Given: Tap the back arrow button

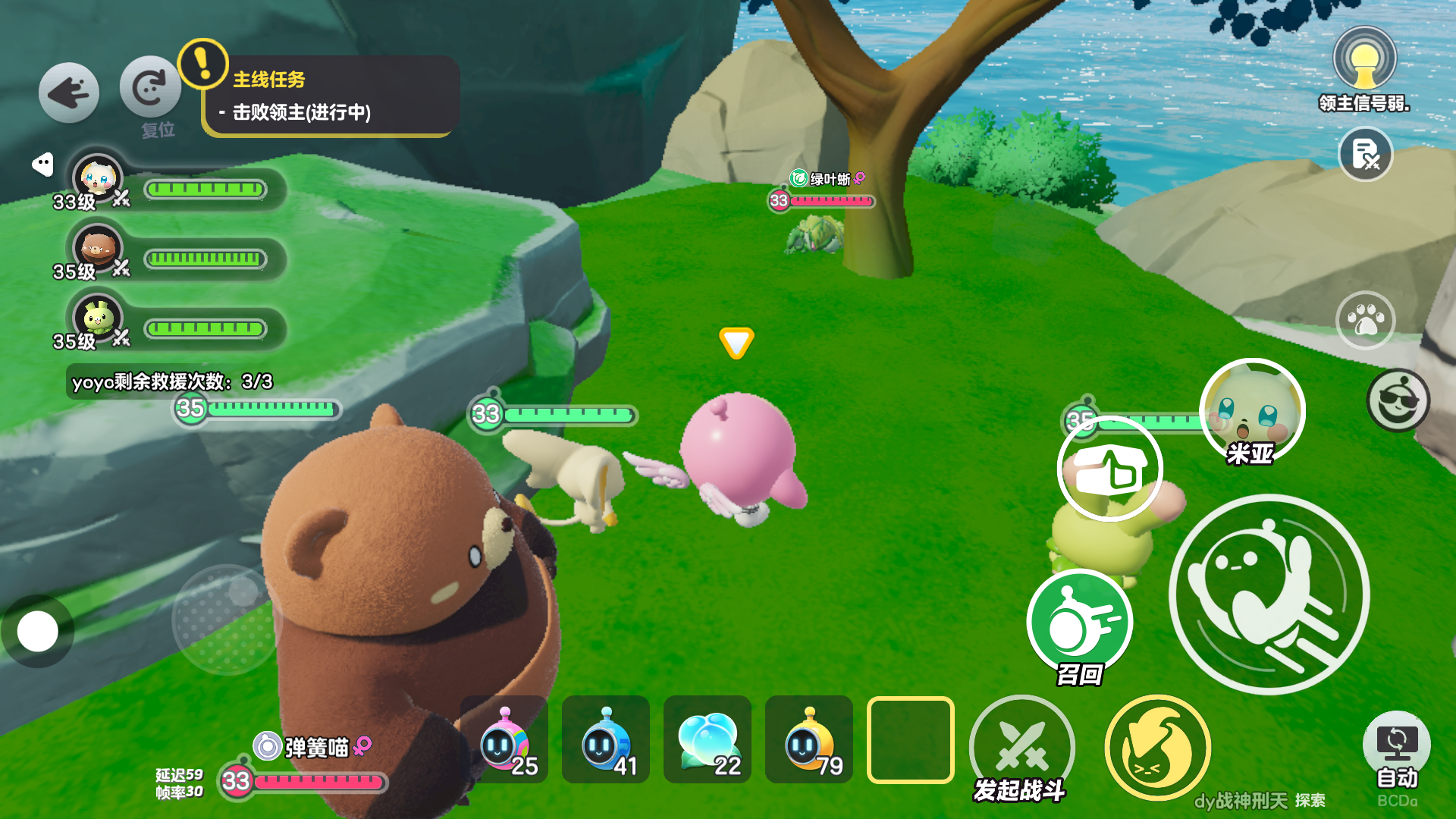Looking at the screenshot, I should coord(69,93).
